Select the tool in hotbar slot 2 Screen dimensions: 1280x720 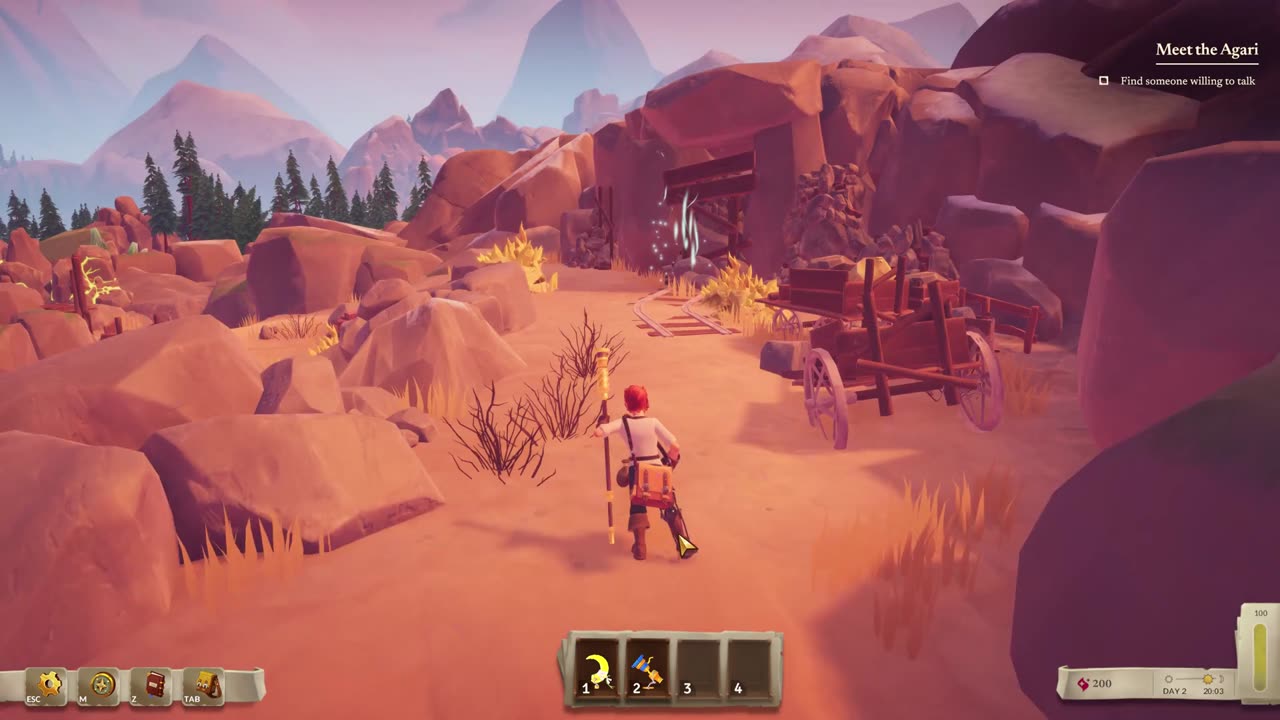pyautogui.click(x=648, y=669)
